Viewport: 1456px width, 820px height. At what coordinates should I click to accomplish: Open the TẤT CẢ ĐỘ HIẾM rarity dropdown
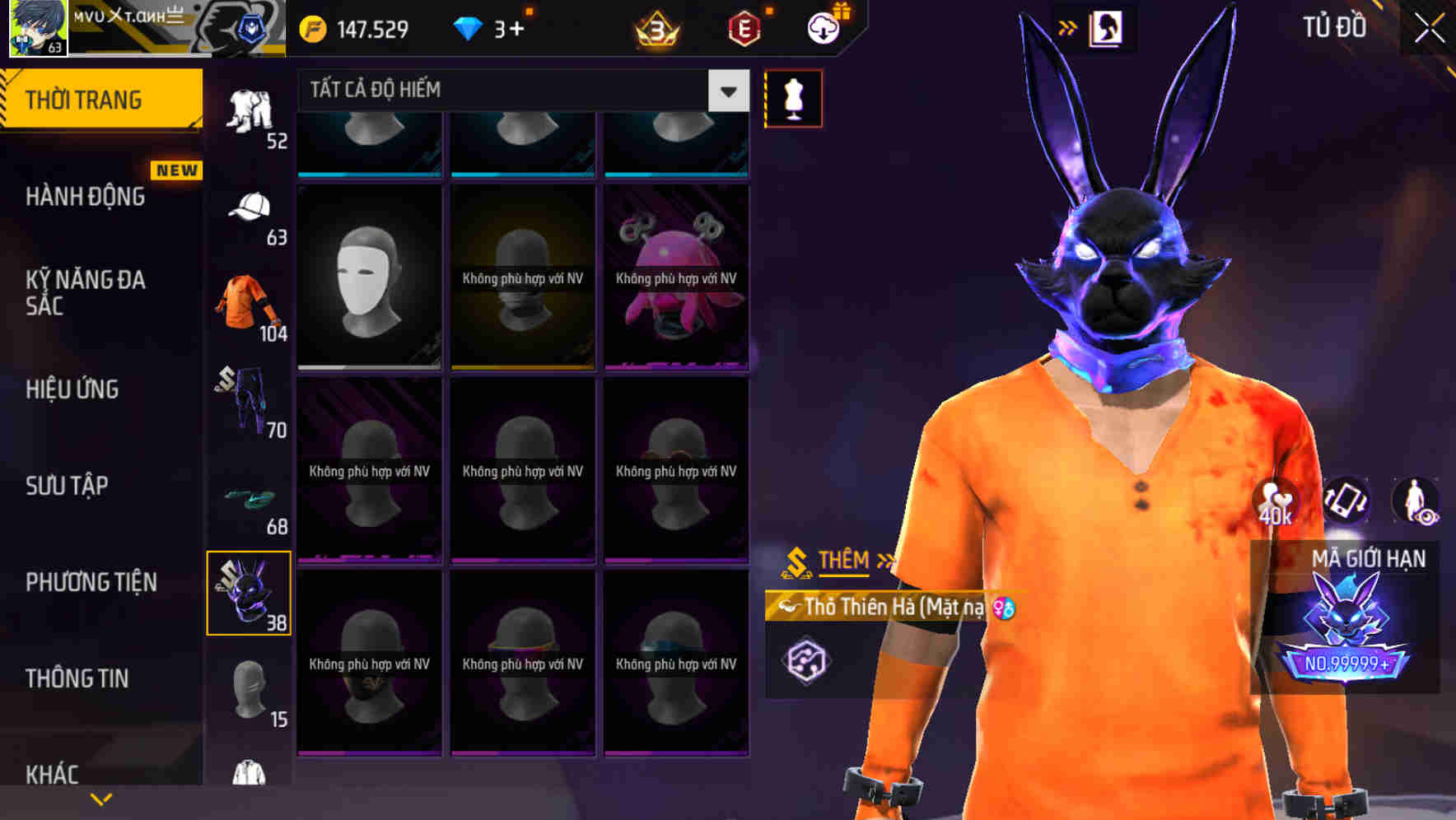pyautogui.click(x=519, y=90)
